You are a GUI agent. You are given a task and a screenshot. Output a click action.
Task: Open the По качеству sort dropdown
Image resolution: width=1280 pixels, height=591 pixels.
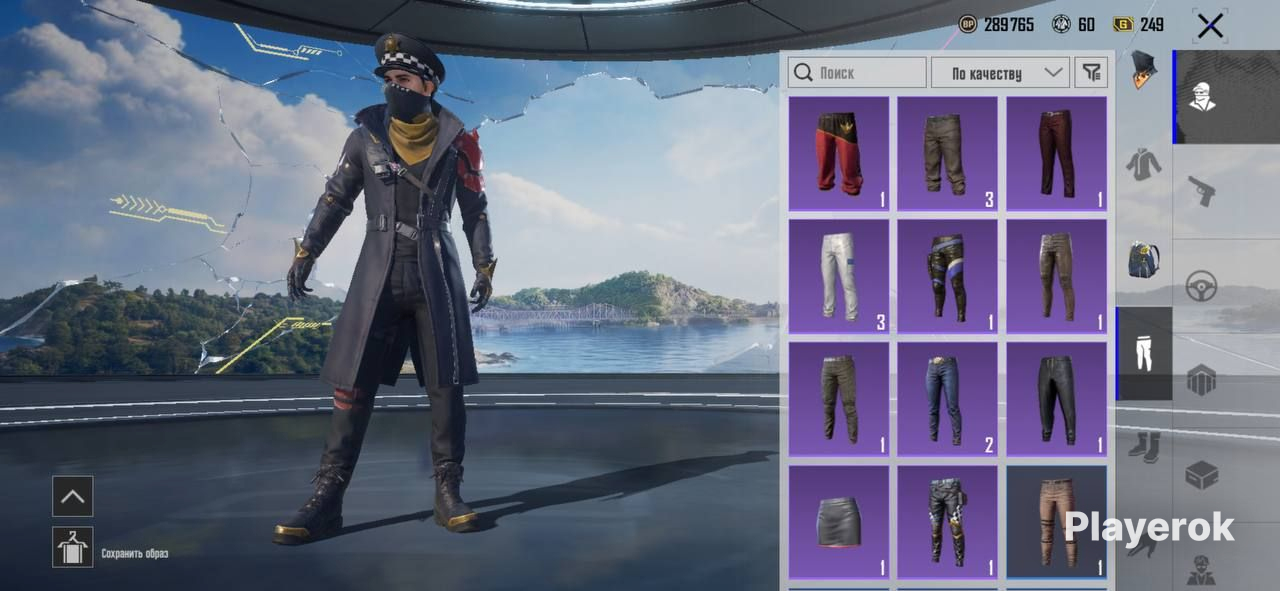click(999, 73)
